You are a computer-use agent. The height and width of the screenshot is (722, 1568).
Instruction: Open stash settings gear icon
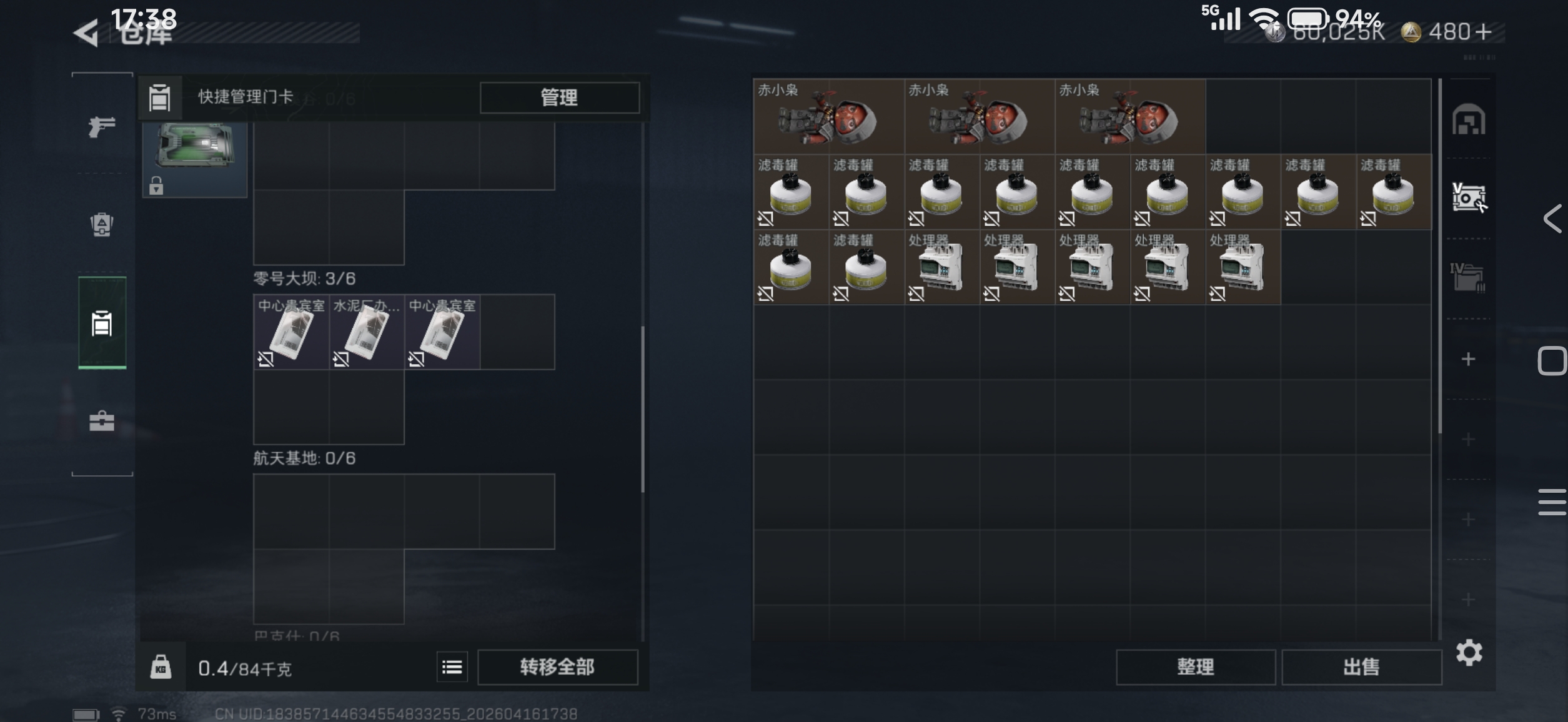coord(1469,653)
